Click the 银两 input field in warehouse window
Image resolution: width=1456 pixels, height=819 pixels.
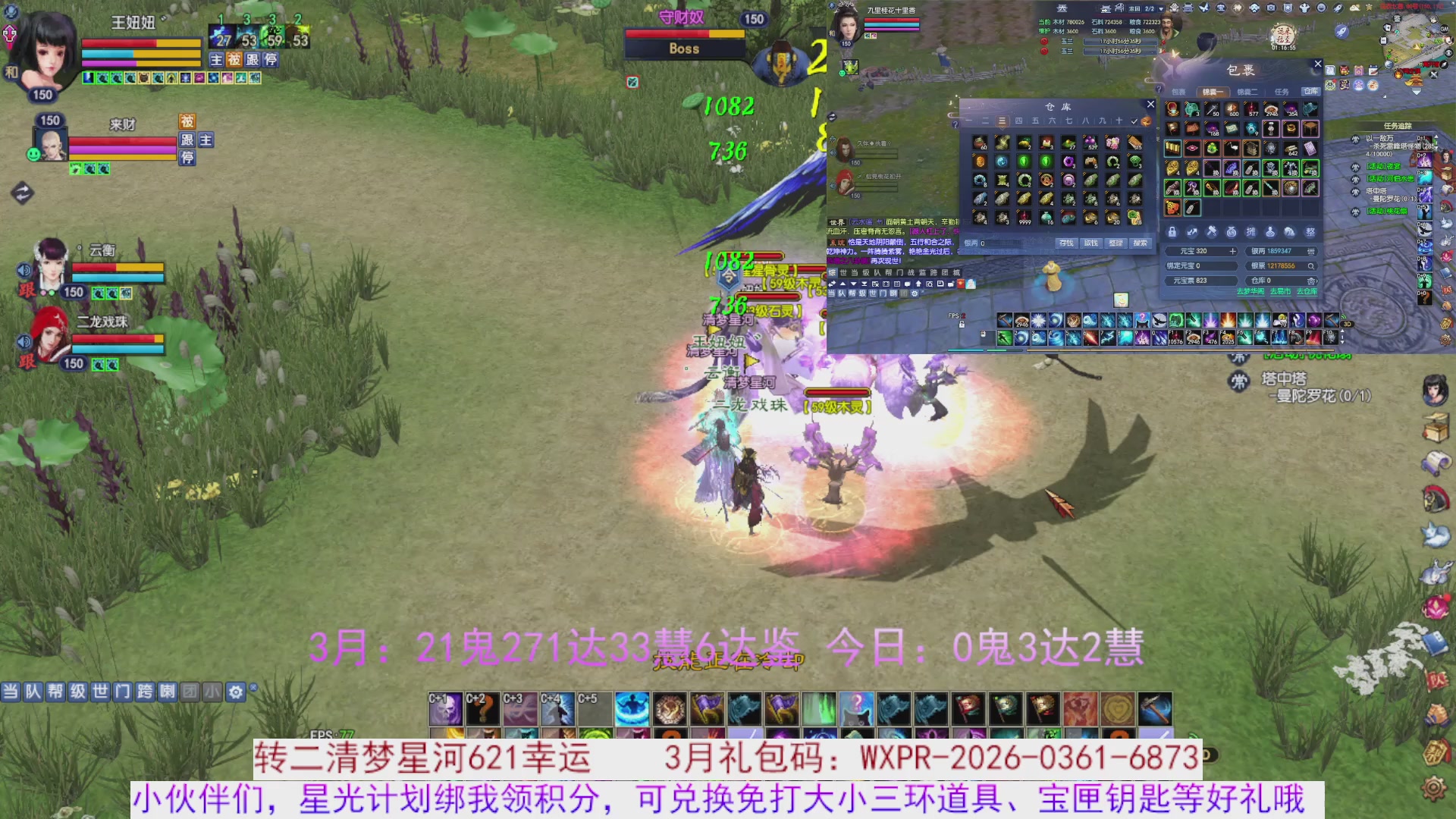point(999,243)
